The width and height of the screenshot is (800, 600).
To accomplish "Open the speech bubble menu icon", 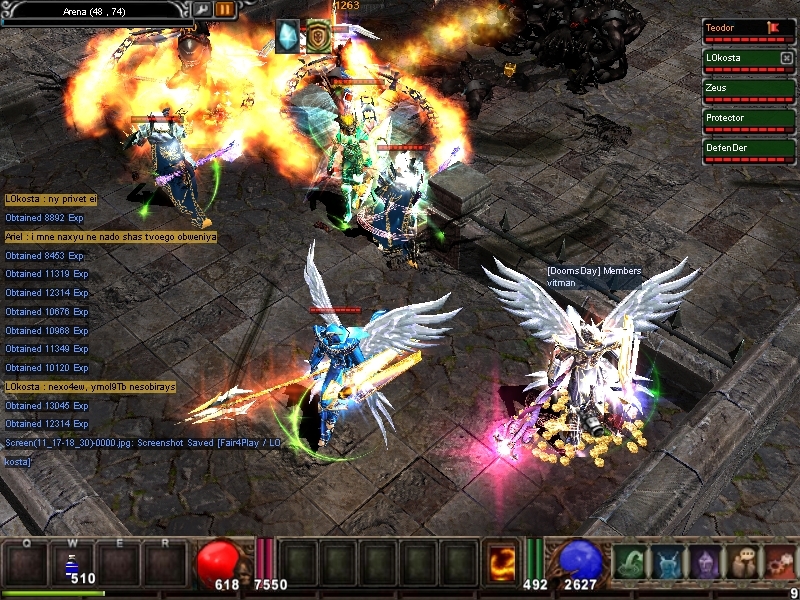I will 744,564.
